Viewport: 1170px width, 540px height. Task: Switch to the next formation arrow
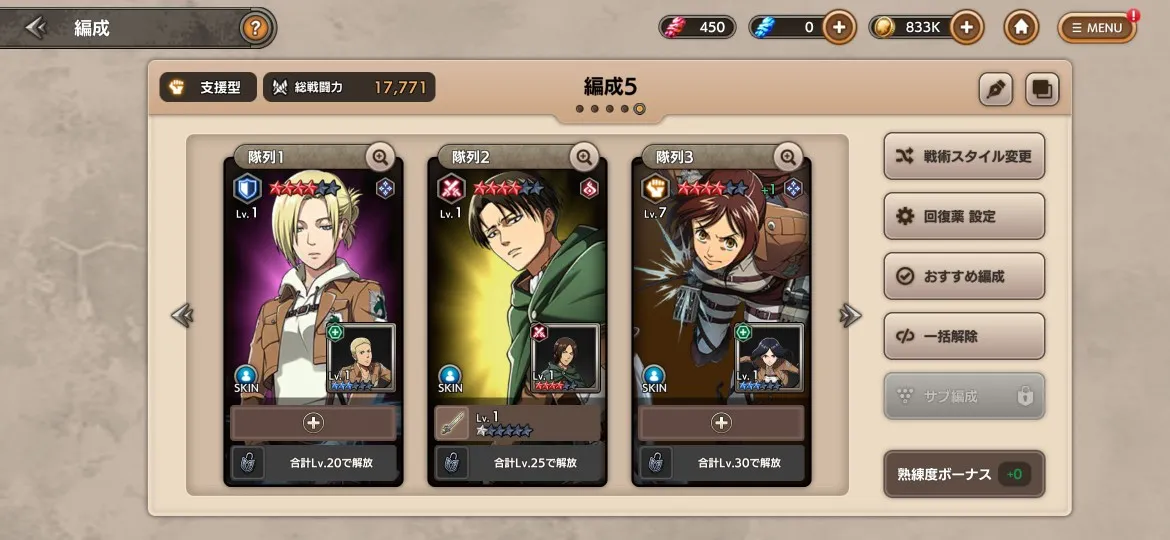pyautogui.click(x=850, y=316)
